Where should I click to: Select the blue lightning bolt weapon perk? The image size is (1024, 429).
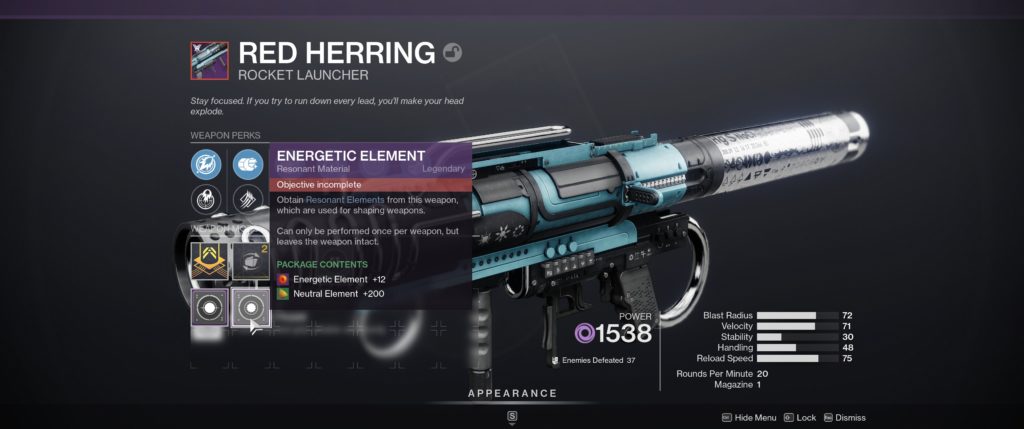(x=206, y=163)
